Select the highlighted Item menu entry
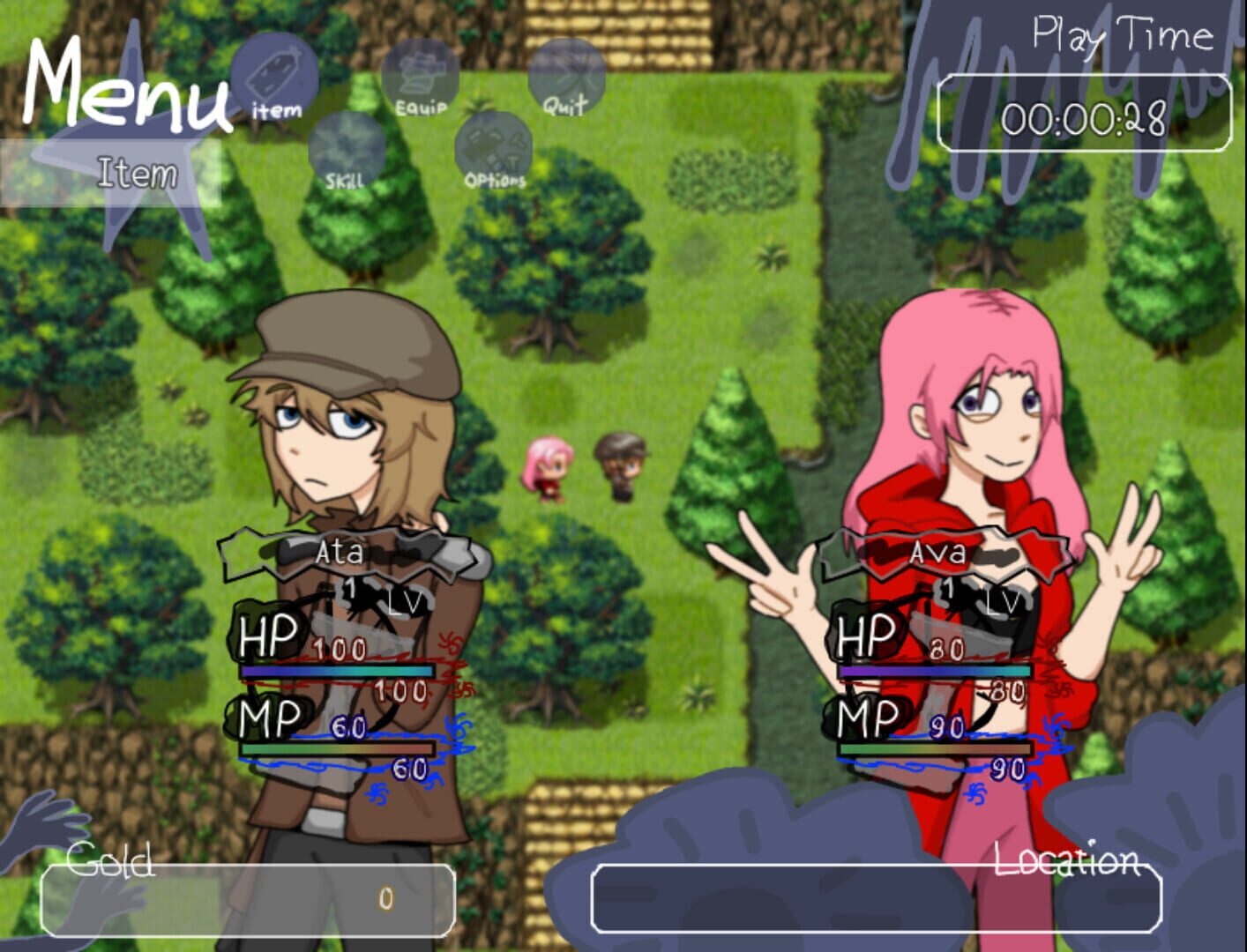 click(x=137, y=175)
